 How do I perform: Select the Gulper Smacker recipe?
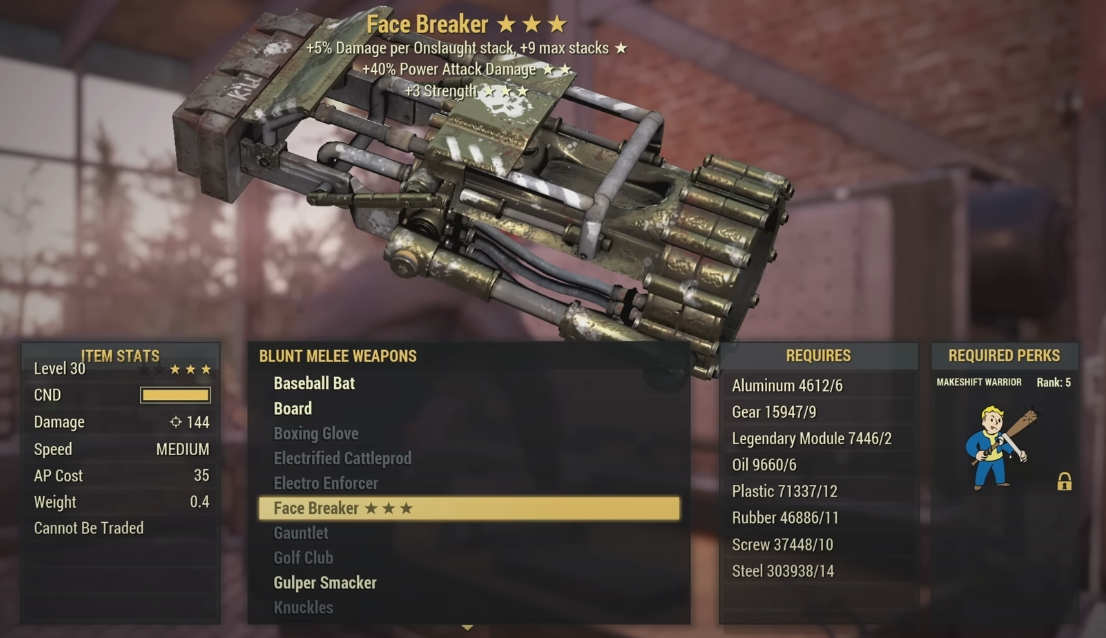pyautogui.click(x=325, y=582)
